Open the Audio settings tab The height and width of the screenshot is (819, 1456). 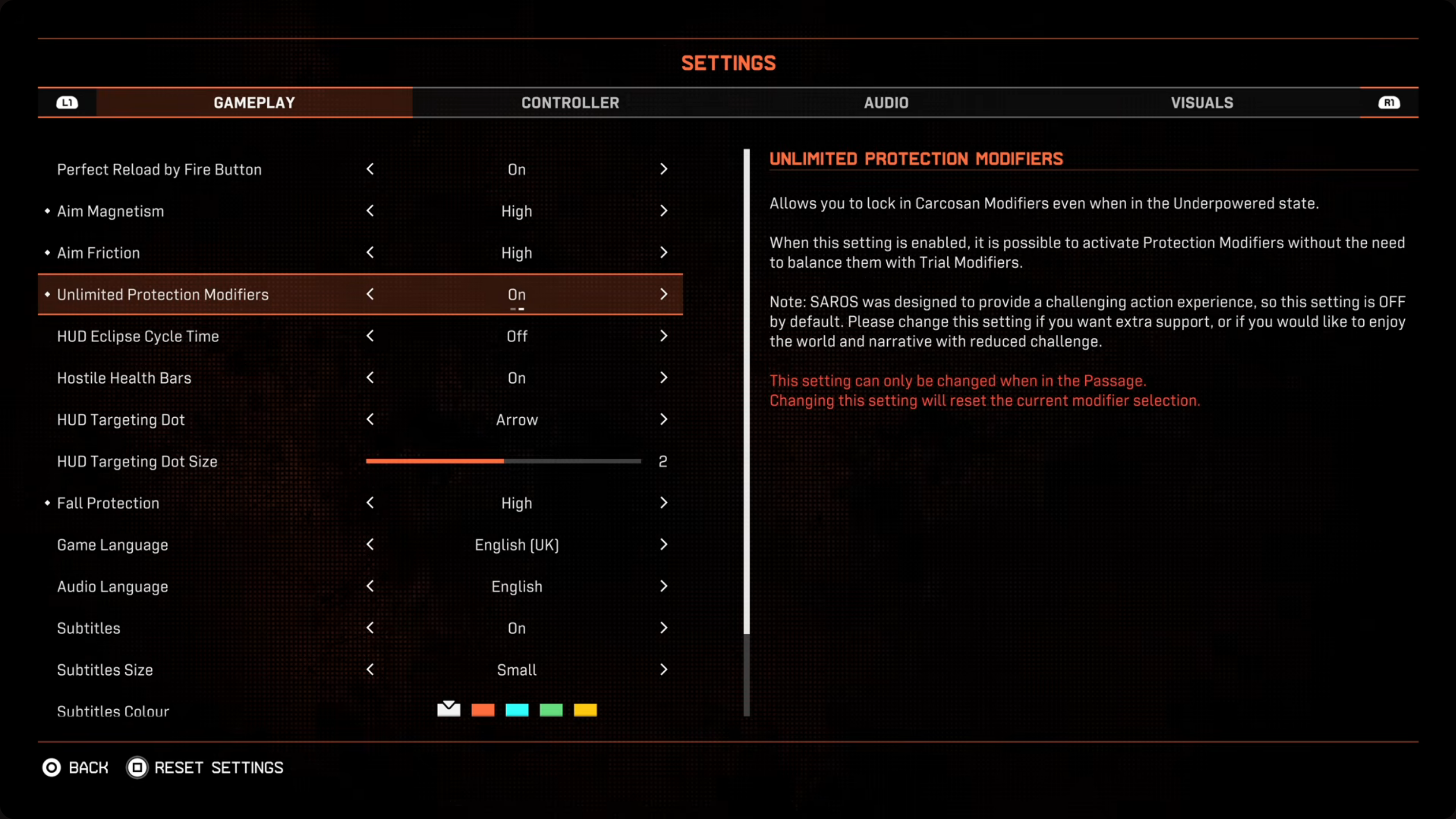click(886, 103)
